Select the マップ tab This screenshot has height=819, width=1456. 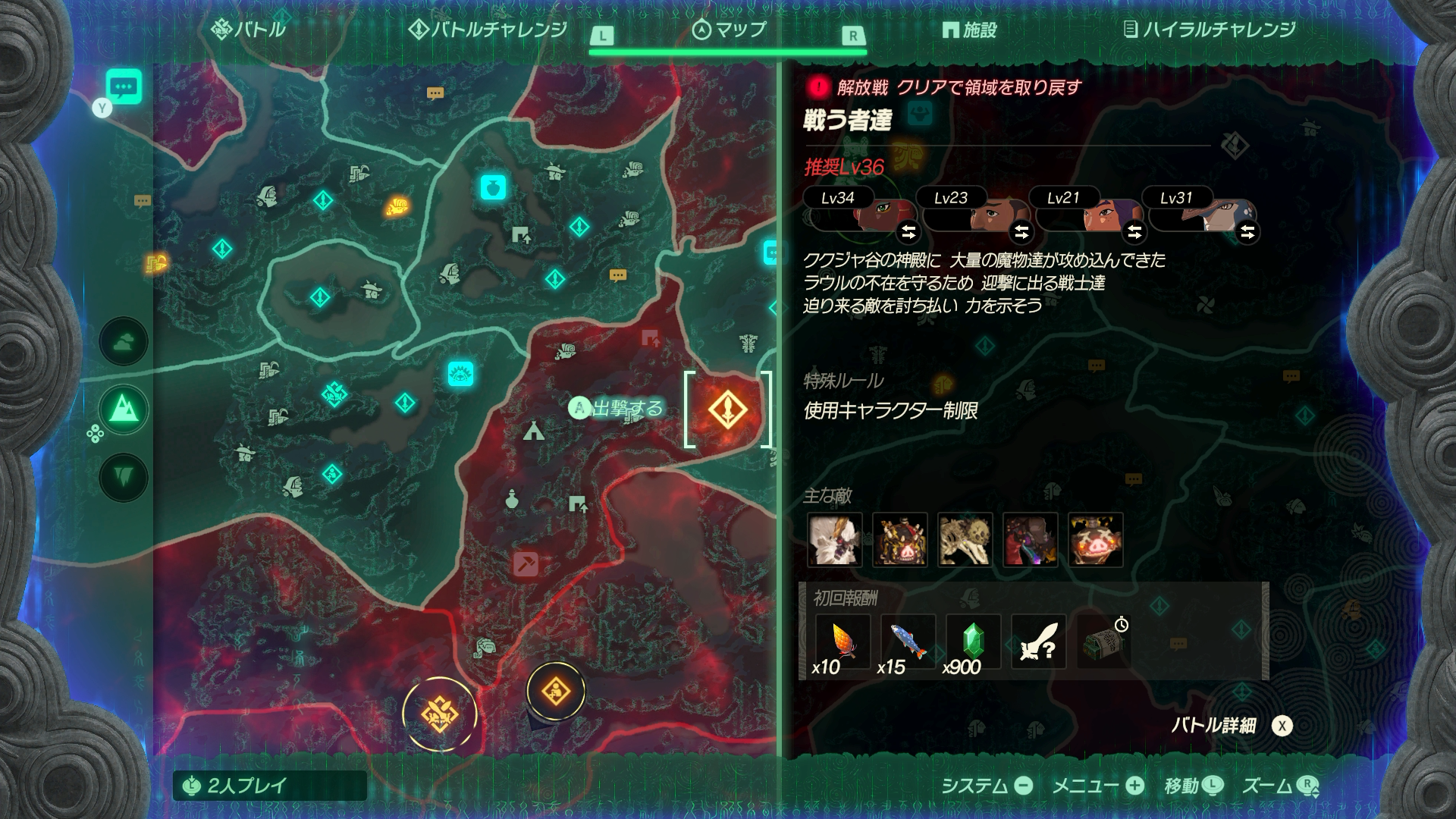(730, 30)
